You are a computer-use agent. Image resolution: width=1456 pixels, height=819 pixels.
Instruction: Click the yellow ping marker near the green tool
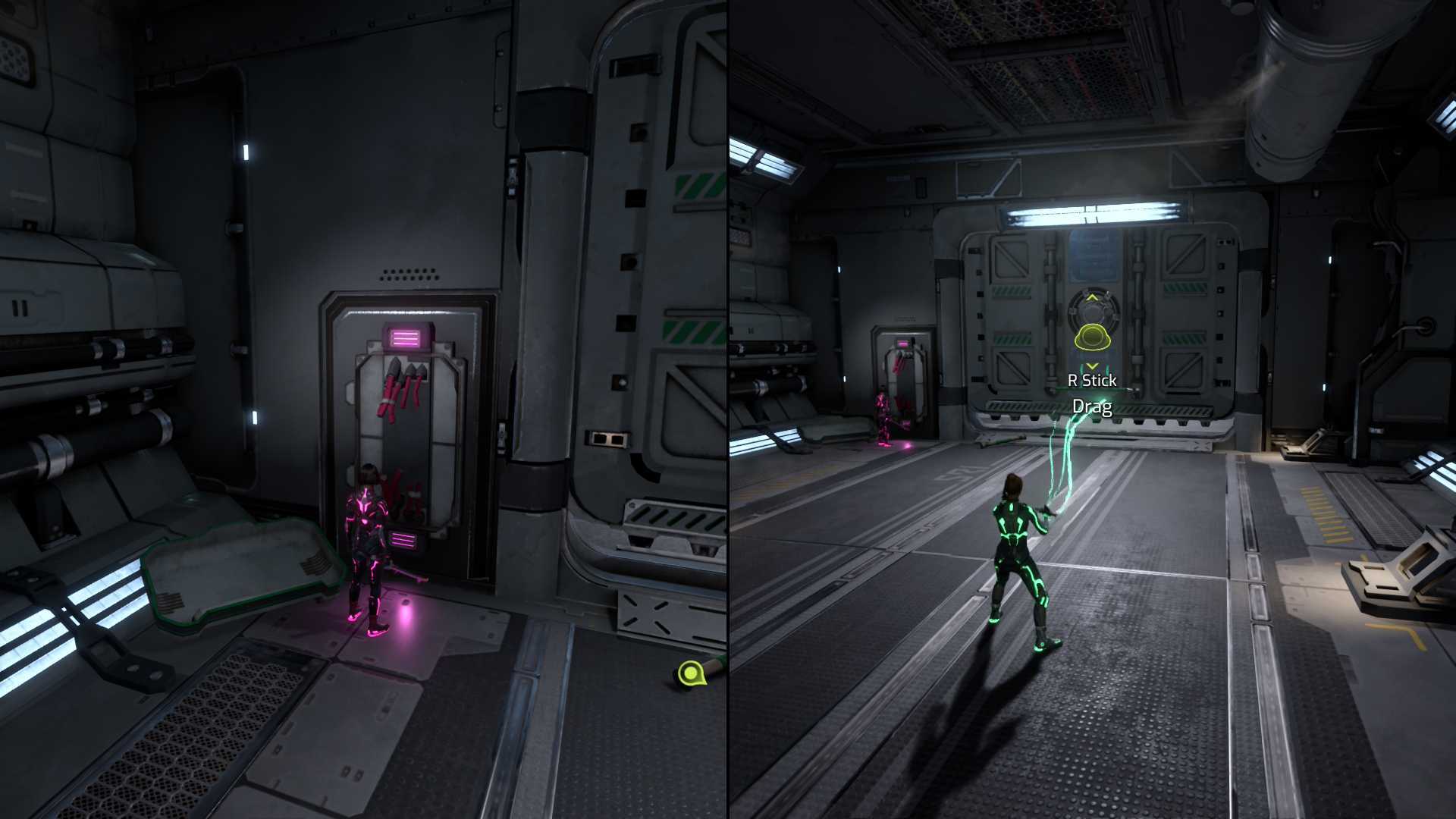(690, 672)
